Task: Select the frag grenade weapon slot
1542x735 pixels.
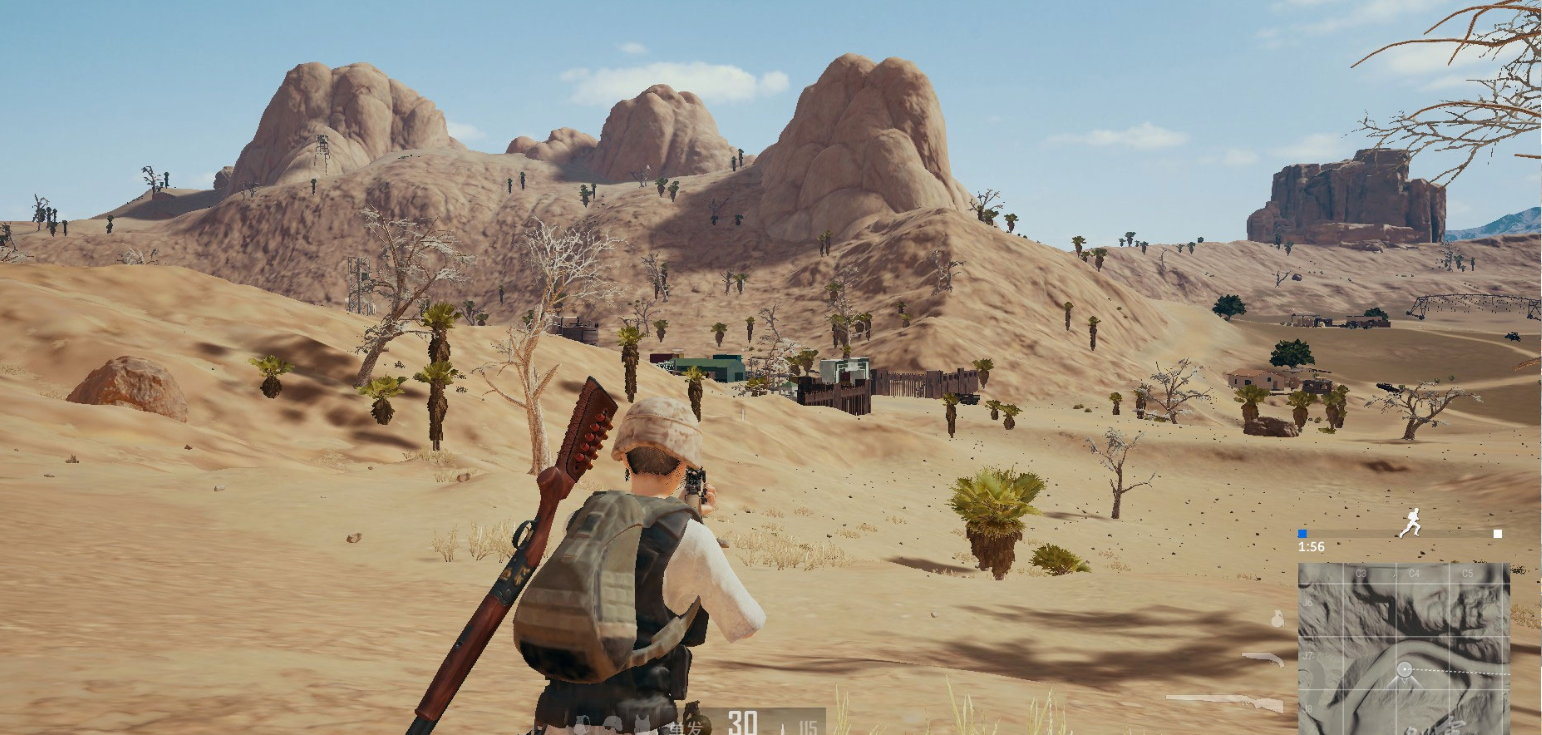Action: tap(1277, 620)
